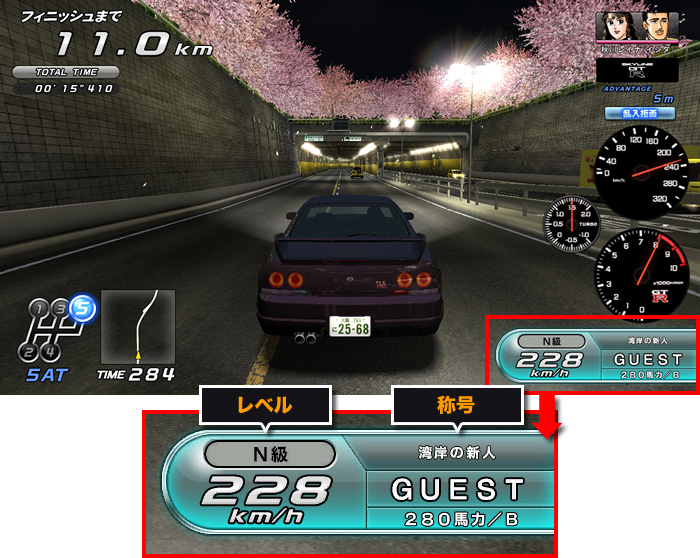Image resolution: width=700 pixels, height=558 pixels.
Task: Select the レベル callout label
Action: tap(264, 405)
